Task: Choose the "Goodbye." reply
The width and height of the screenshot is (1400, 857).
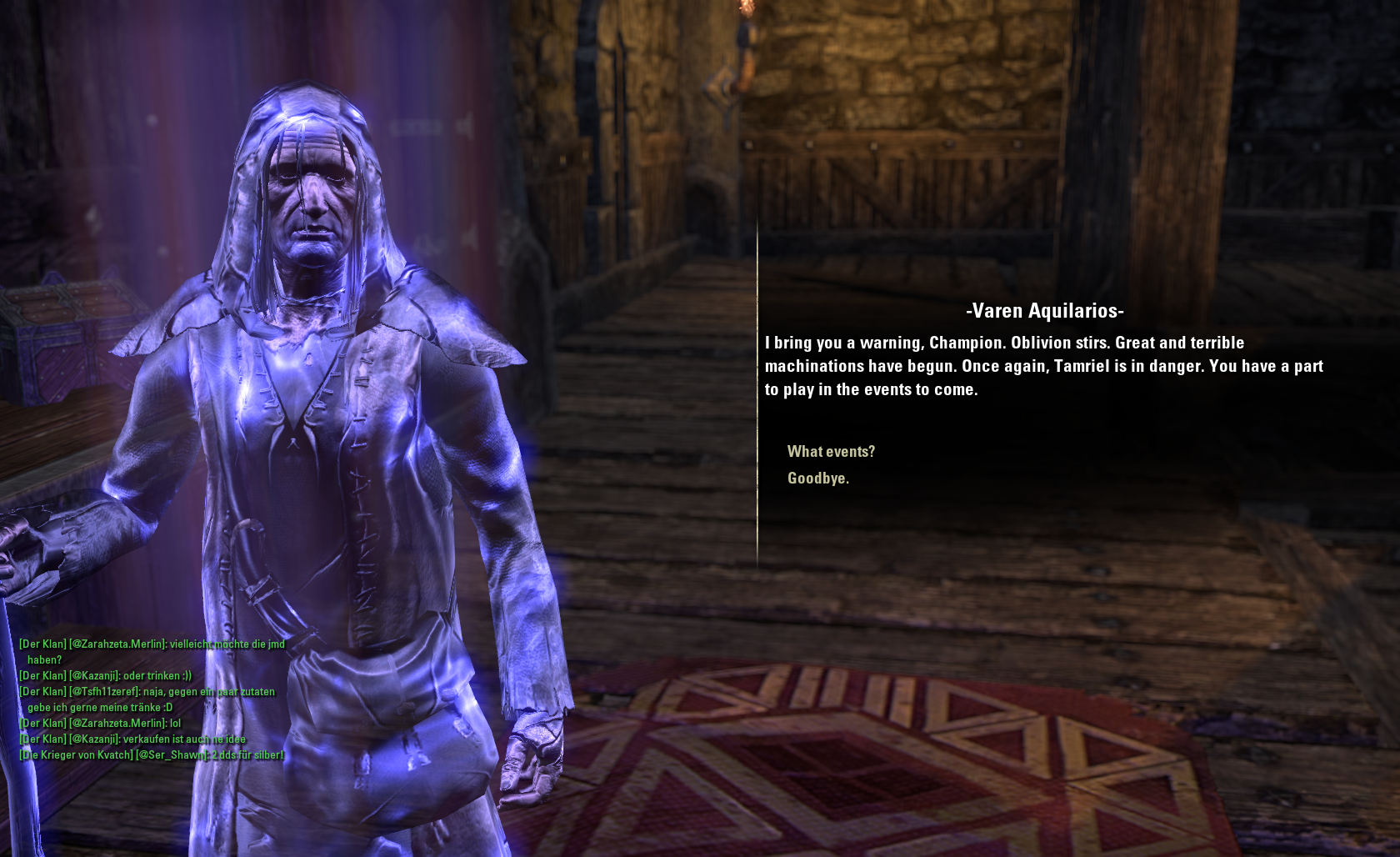Action: click(817, 478)
